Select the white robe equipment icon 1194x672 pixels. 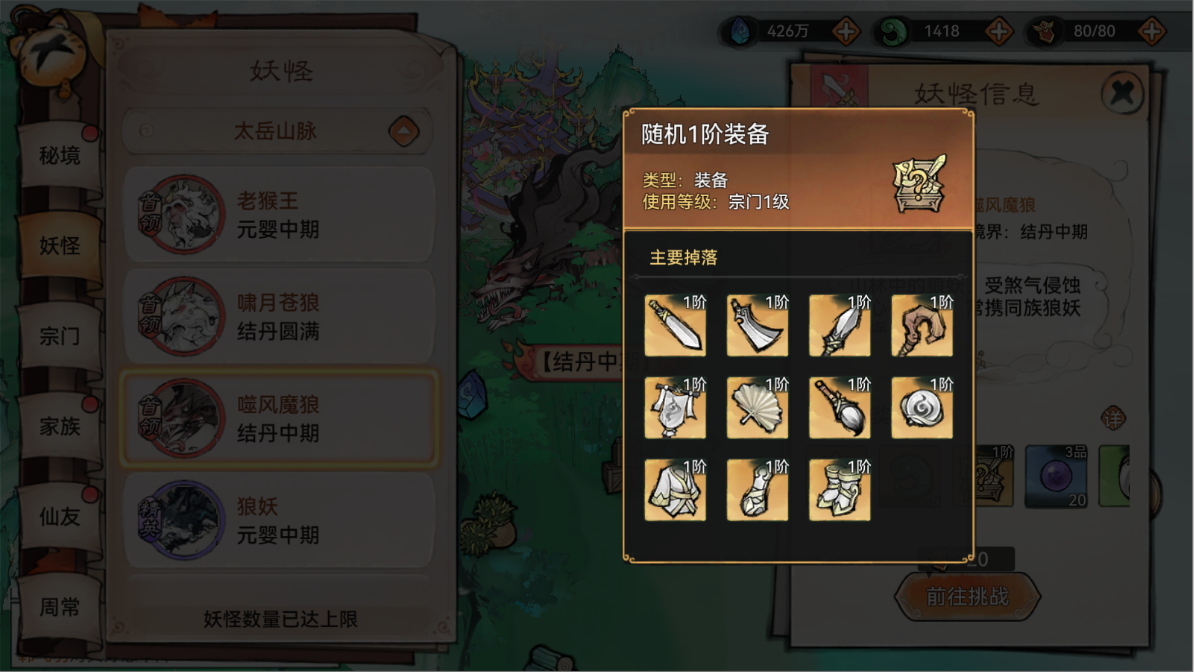pyautogui.click(x=675, y=490)
